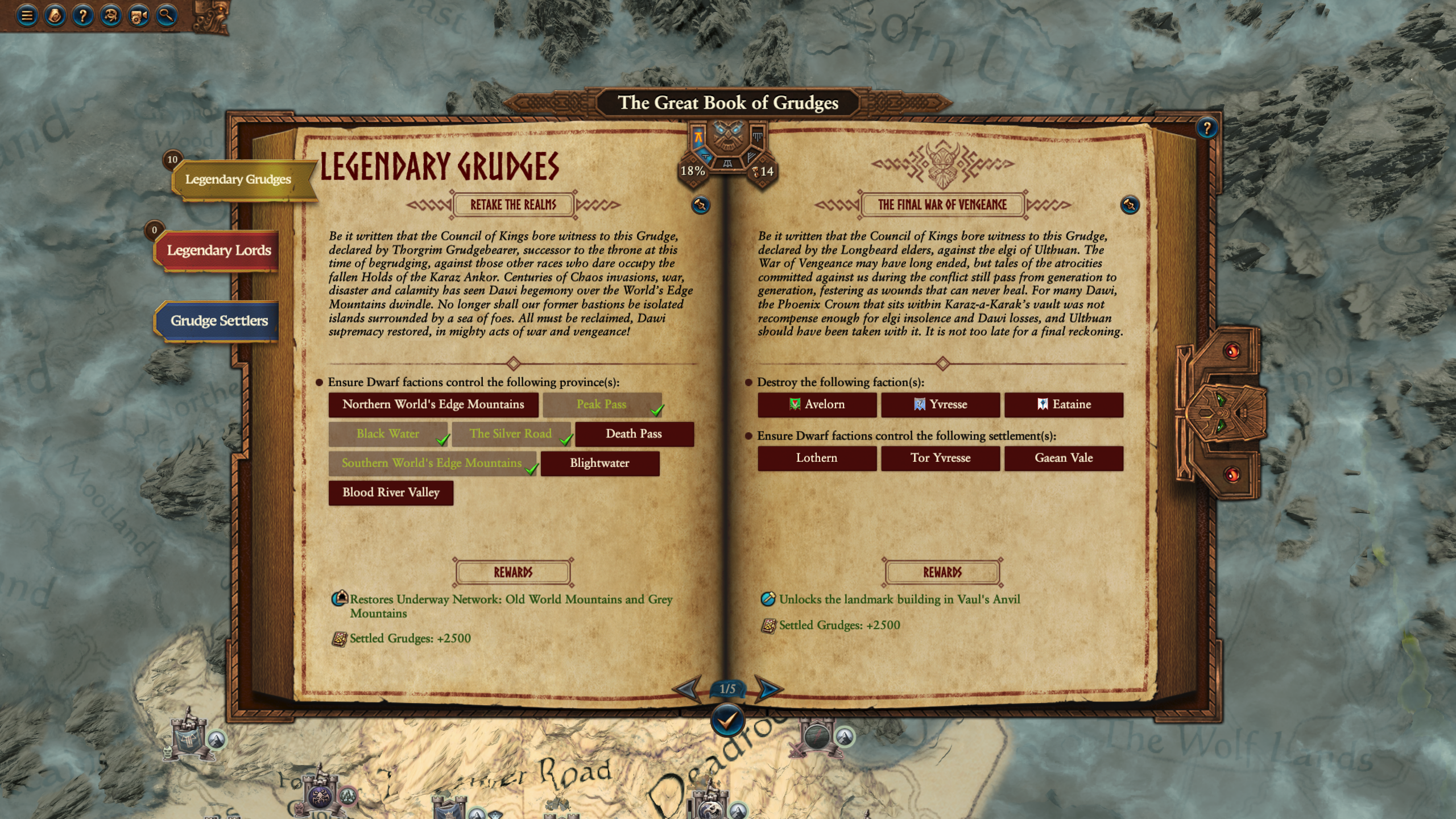Image resolution: width=1456 pixels, height=819 pixels.
Task: Select the Eataine faction target
Action: pos(1064,404)
